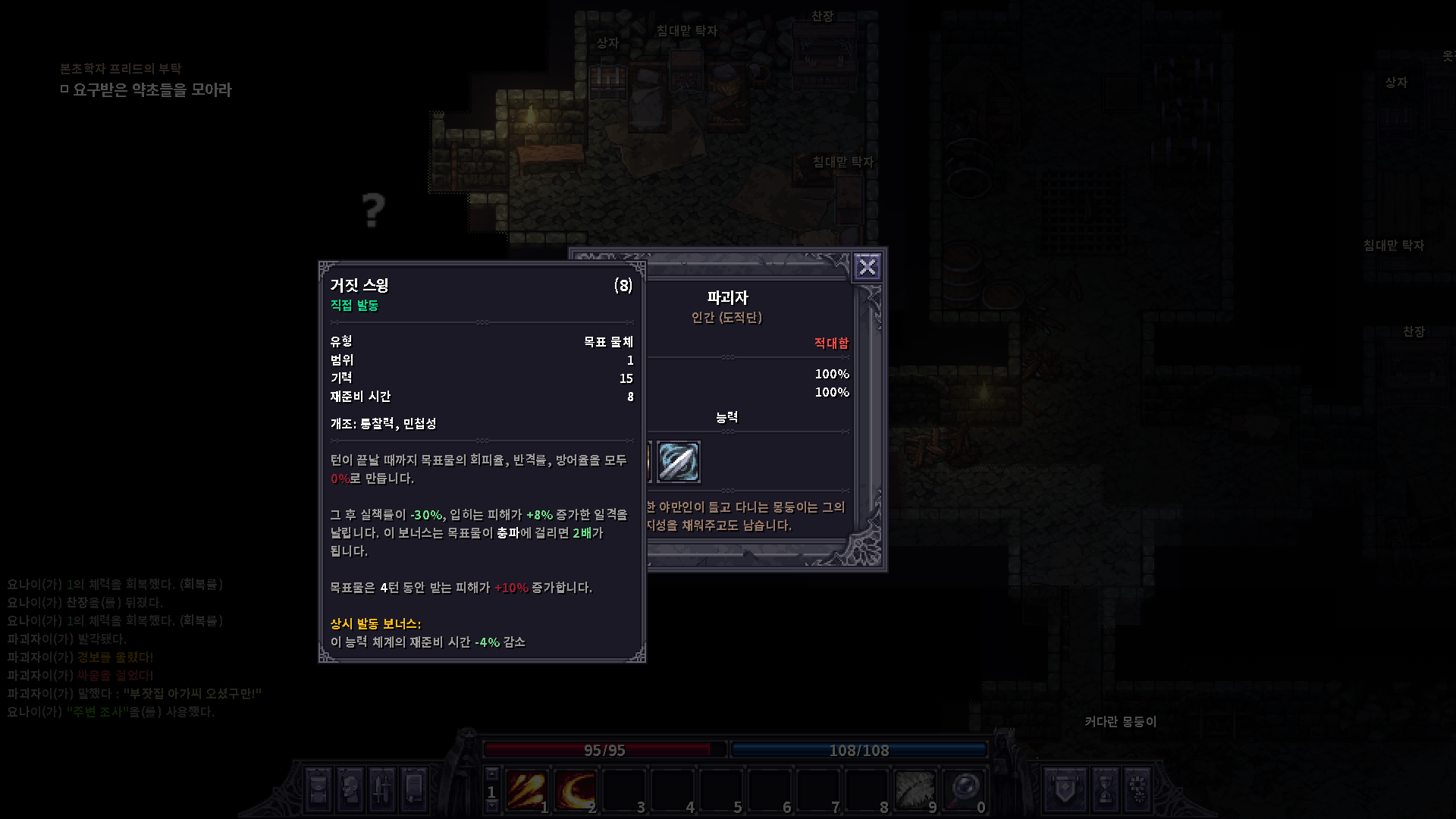Image resolution: width=1456 pixels, height=819 pixels.
Task: Click the hourglass wait button
Action: (1105, 789)
